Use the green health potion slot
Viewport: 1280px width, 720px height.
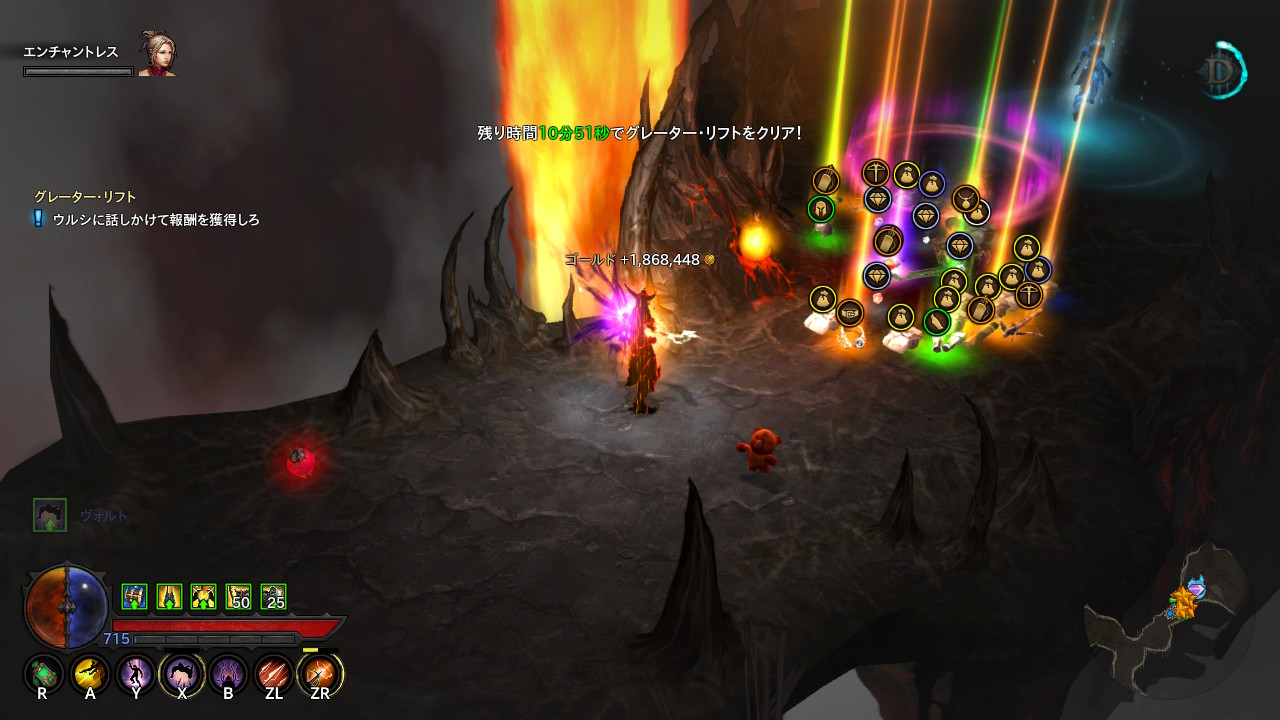[43, 674]
